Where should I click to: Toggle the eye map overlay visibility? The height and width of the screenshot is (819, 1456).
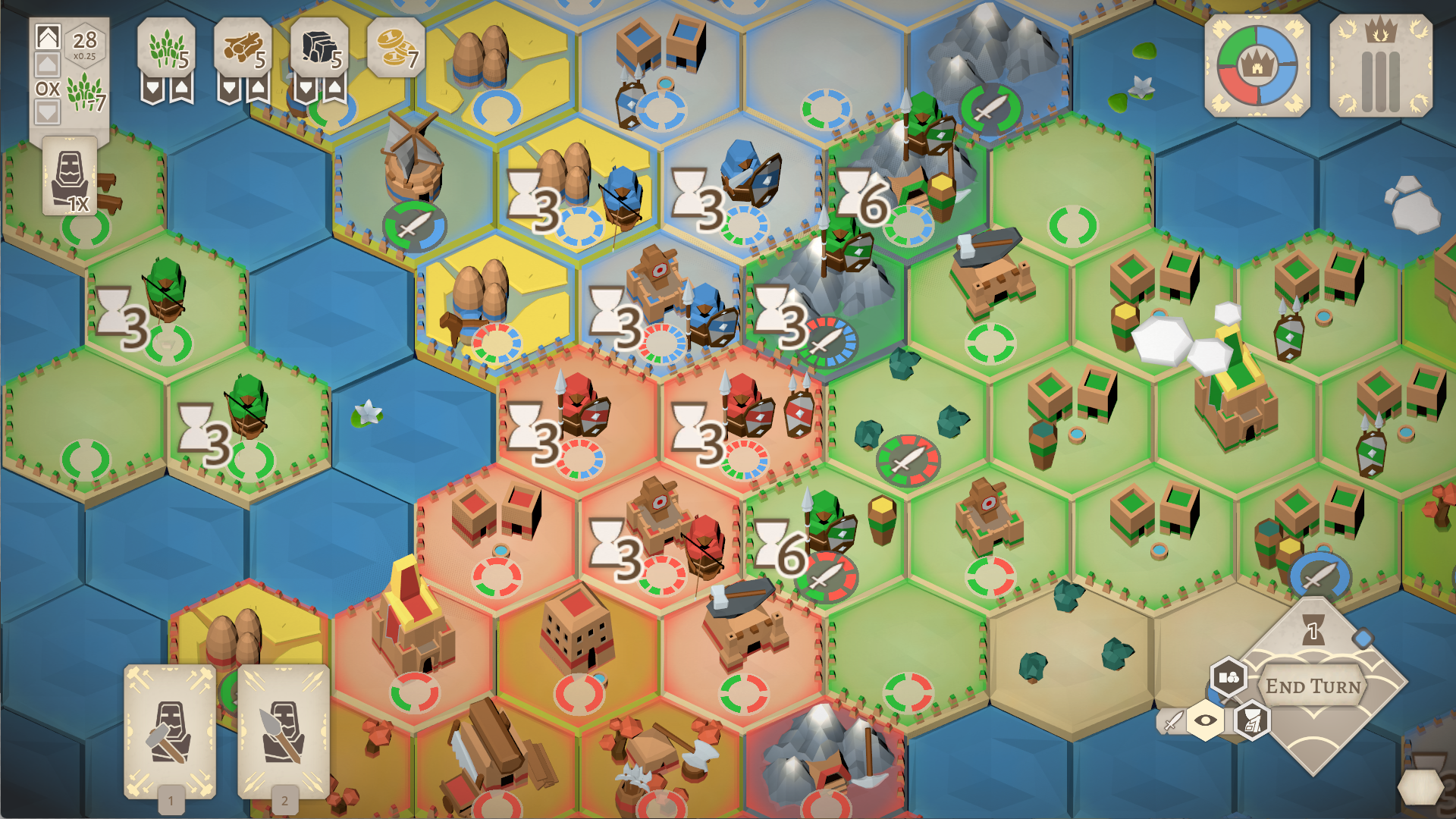coord(1206,722)
